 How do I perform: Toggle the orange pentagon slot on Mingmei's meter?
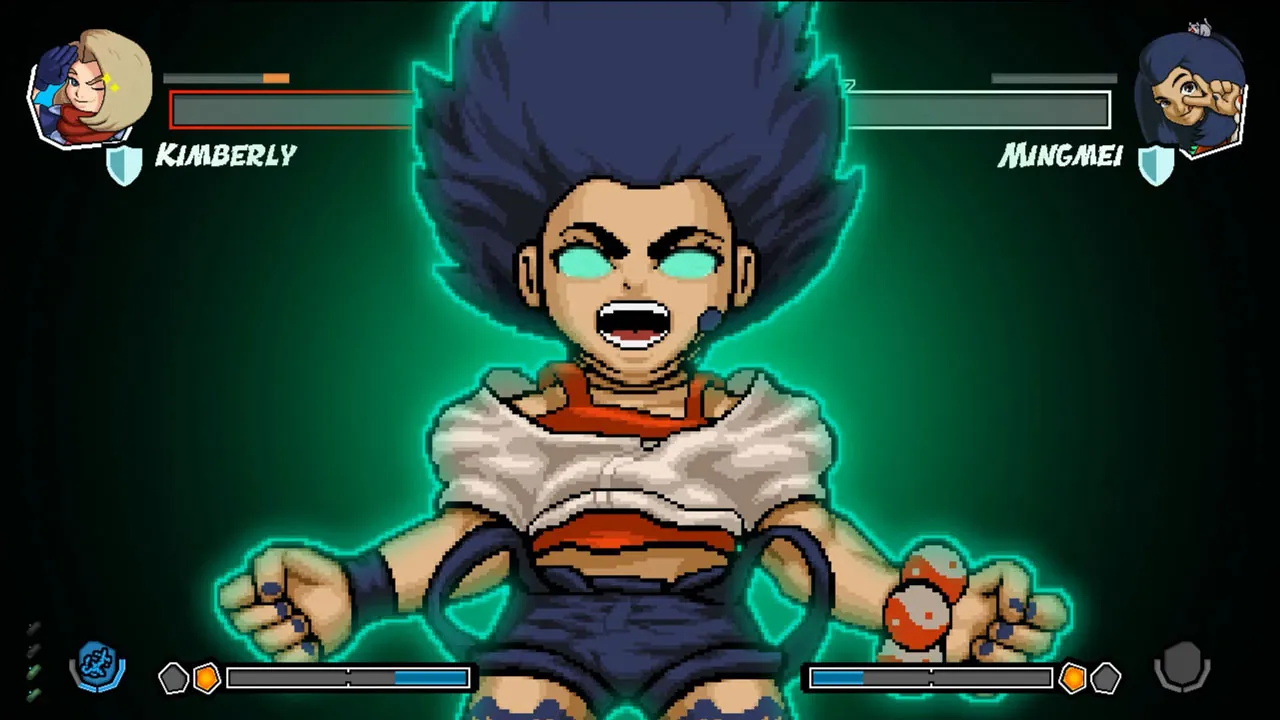tap(1071, 678)
